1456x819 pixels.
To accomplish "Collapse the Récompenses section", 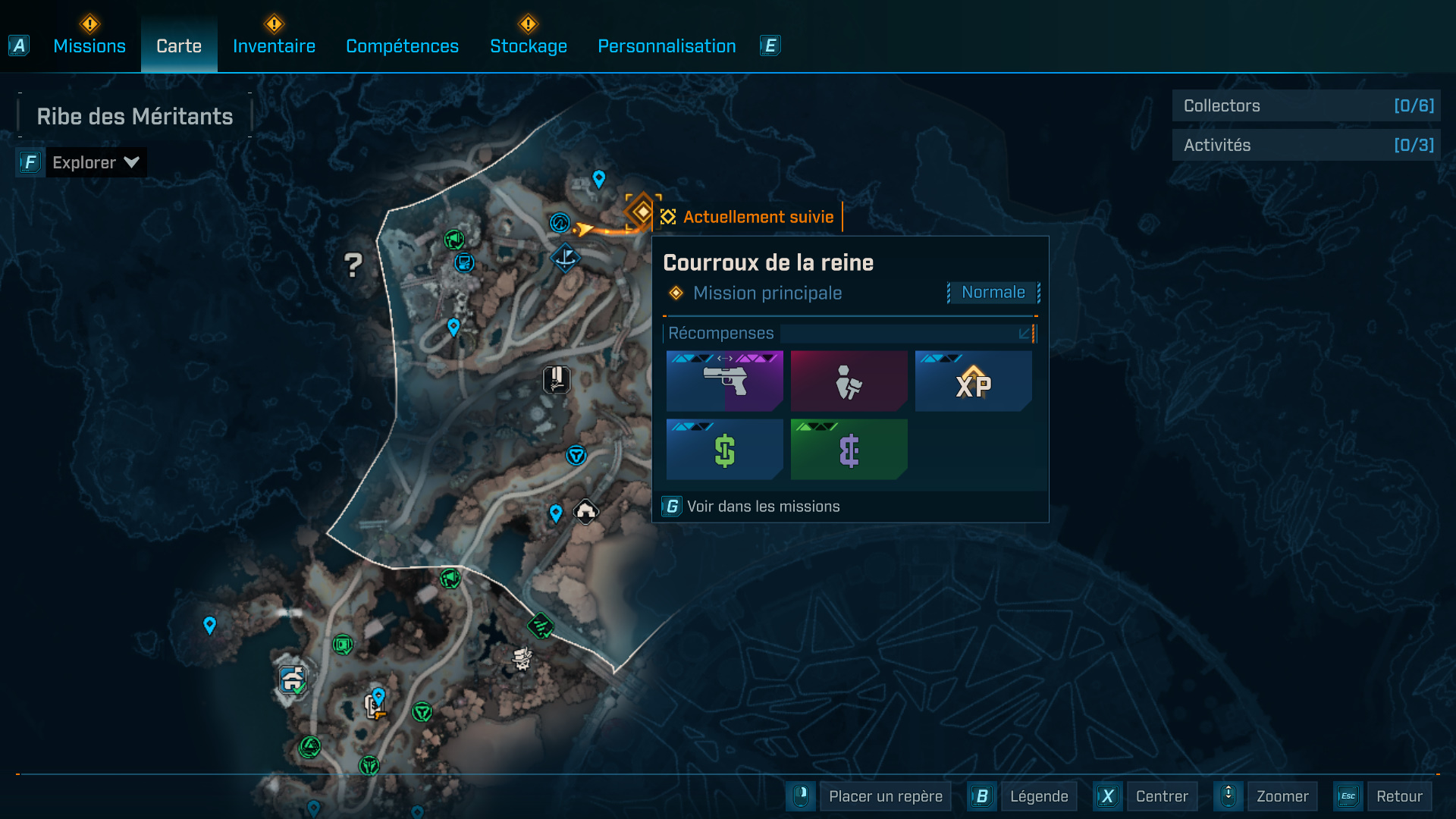I will [x=1025, y=334].
